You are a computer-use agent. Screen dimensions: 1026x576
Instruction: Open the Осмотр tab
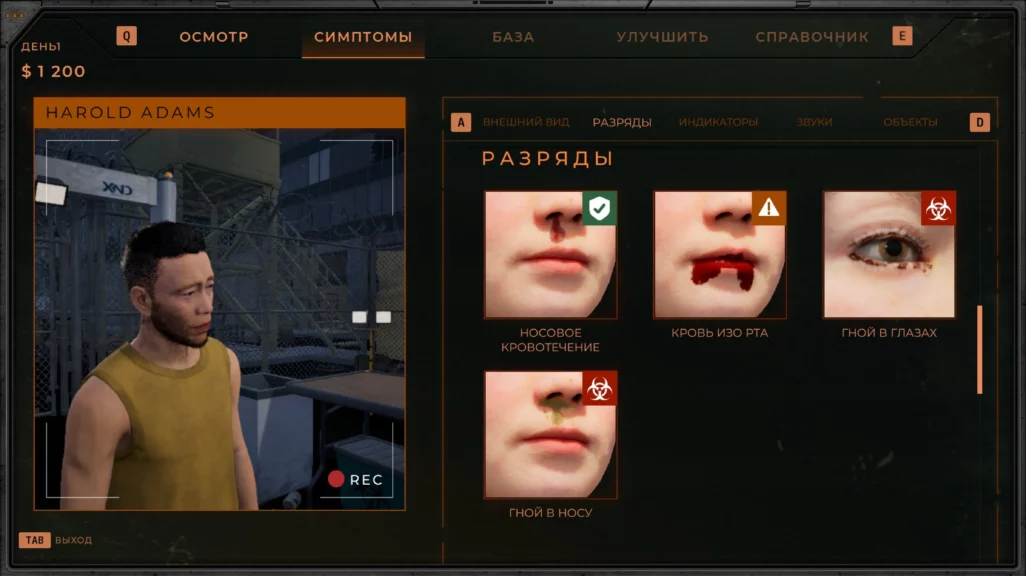tap(214, 37)
